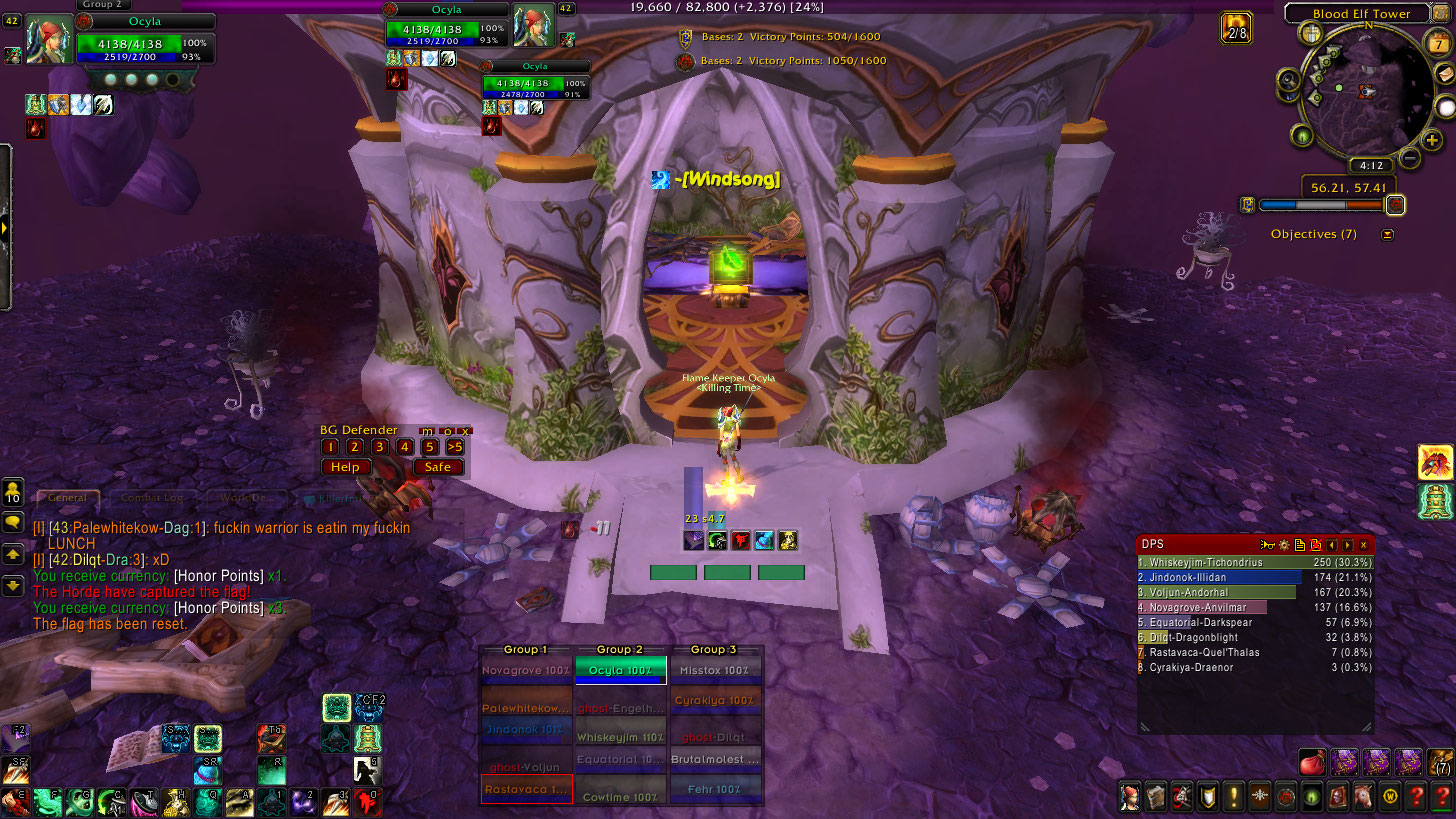Open the red backpack bag slot

tap(1313, 763)
